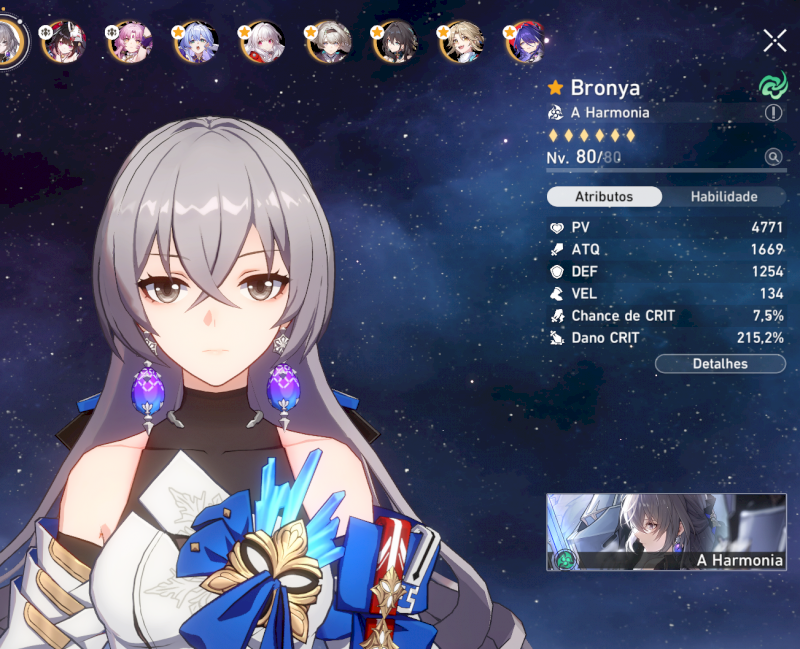Select the short gray-haired character portrait
800x649 pixels.
[x=329, y=42]
